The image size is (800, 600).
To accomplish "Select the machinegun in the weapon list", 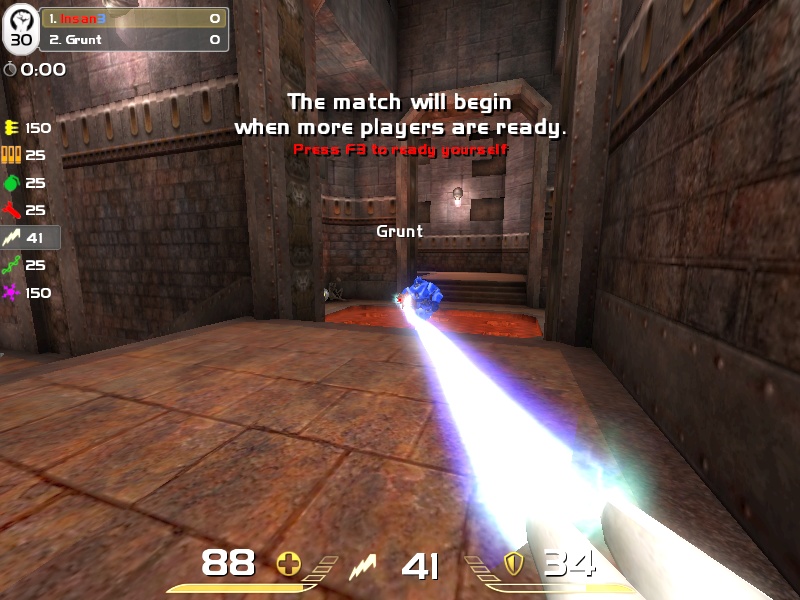I will tap(27, 128).
